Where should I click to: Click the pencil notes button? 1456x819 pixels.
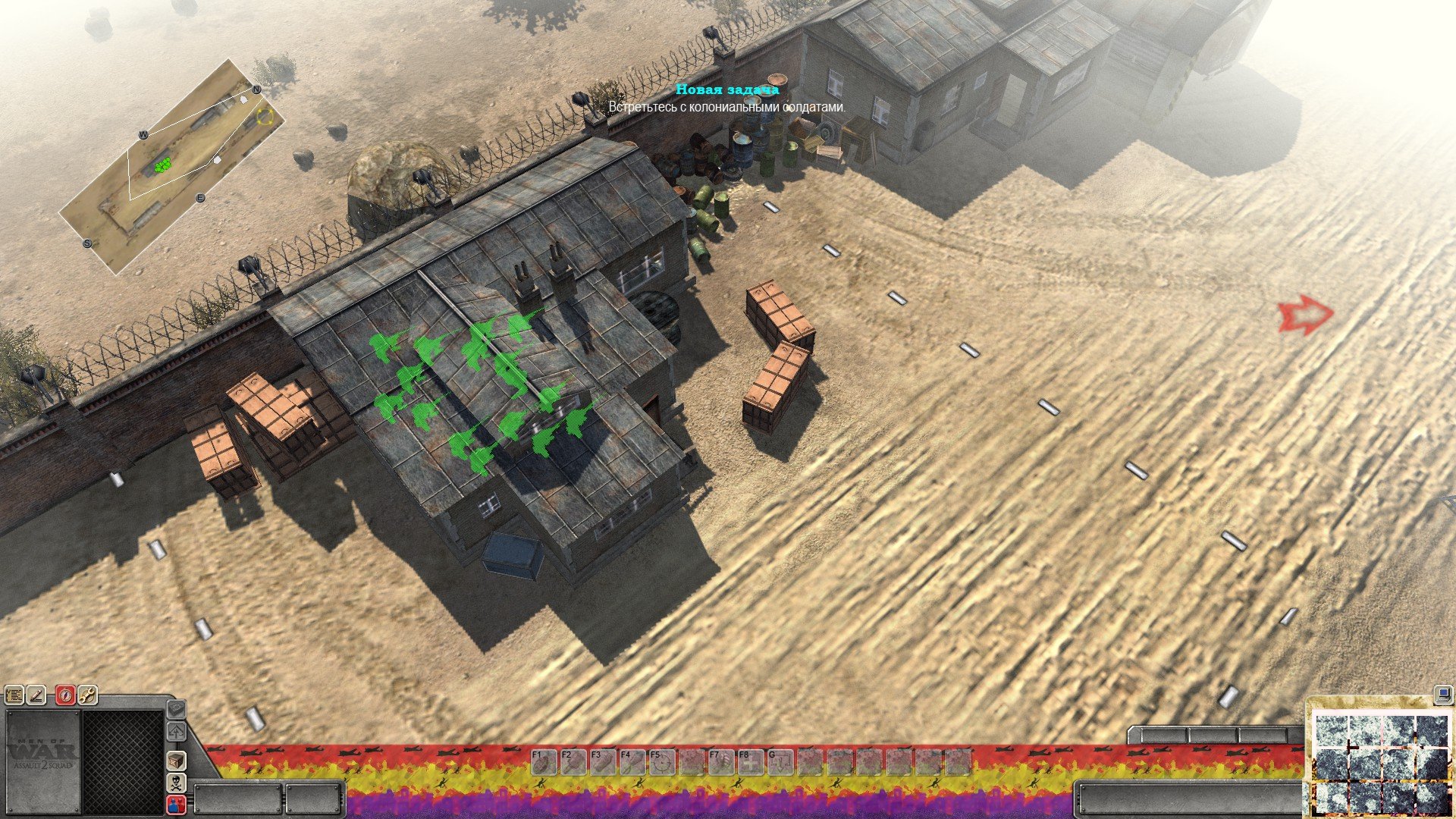tap(36, 694)
